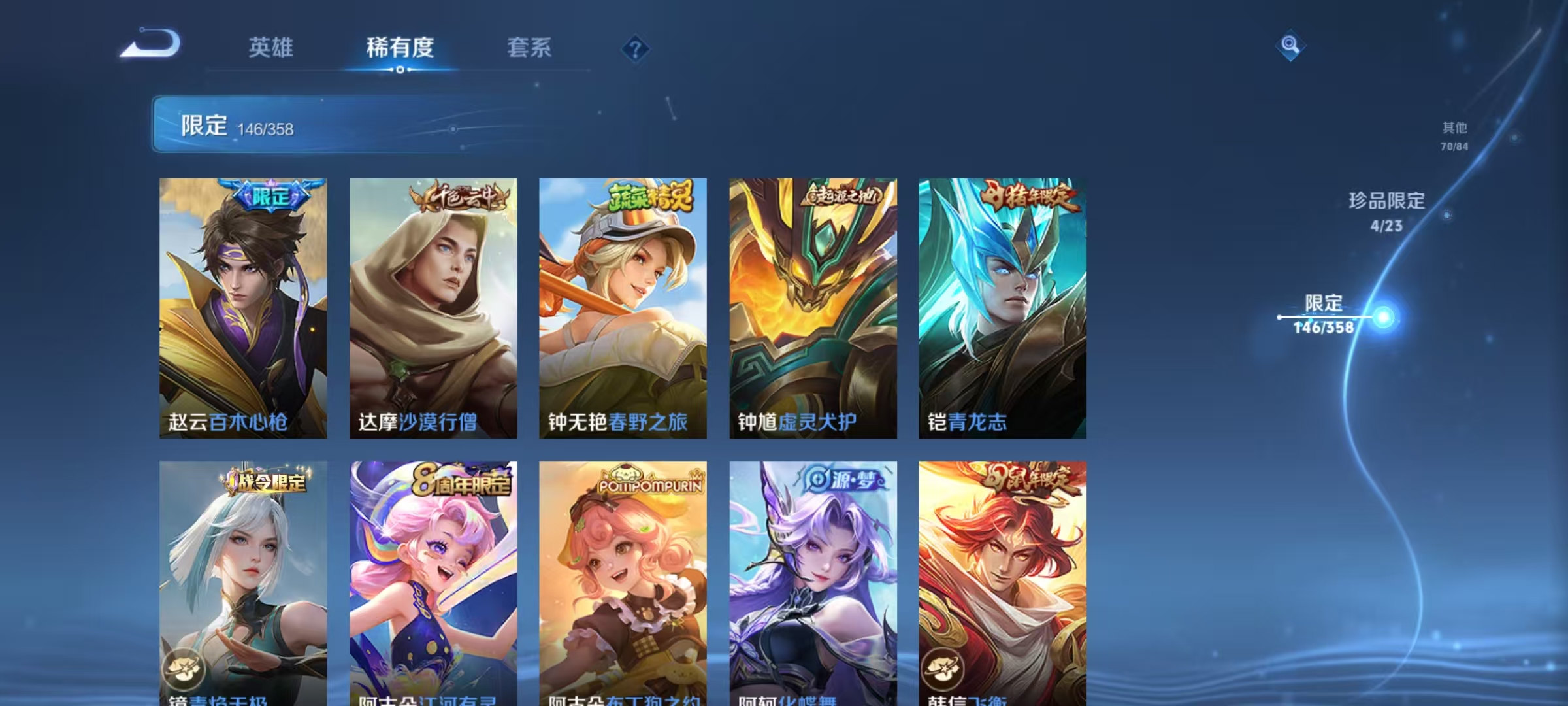Viewport: 1568px width, 706px height.
Task: Select the 达摩 沙漠行僧 skin card
Action: pos(433,307)
